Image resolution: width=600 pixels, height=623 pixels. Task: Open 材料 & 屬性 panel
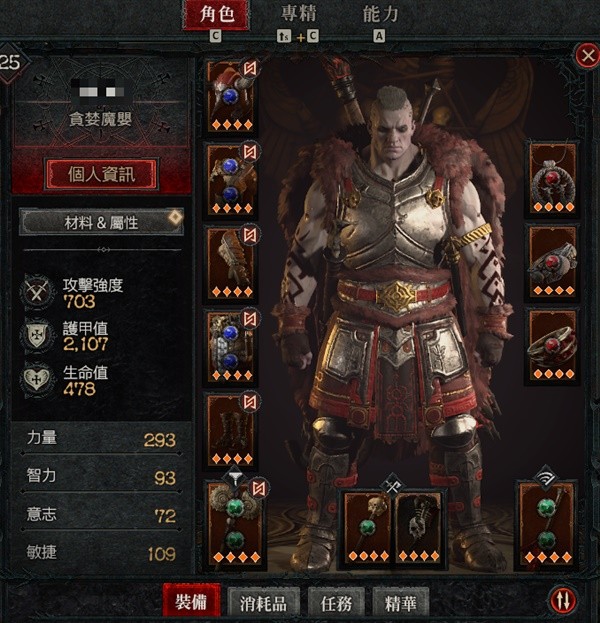tap(101, 221)
